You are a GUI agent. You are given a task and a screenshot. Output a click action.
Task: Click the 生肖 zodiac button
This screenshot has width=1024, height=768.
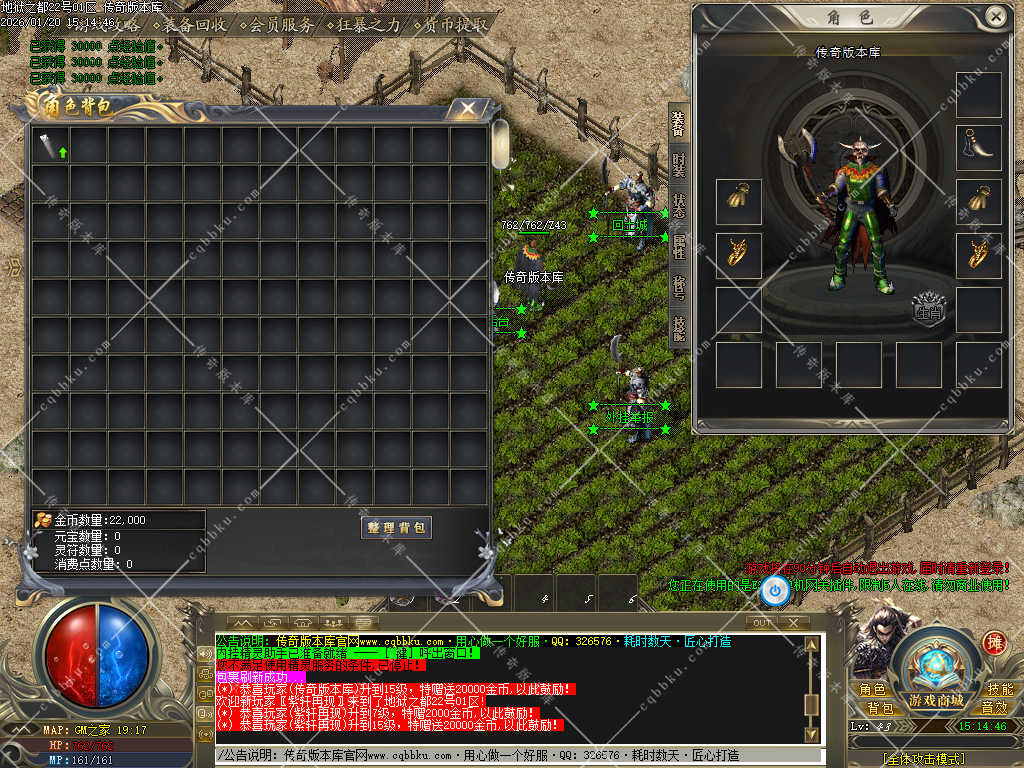click(x=930, y=309)
